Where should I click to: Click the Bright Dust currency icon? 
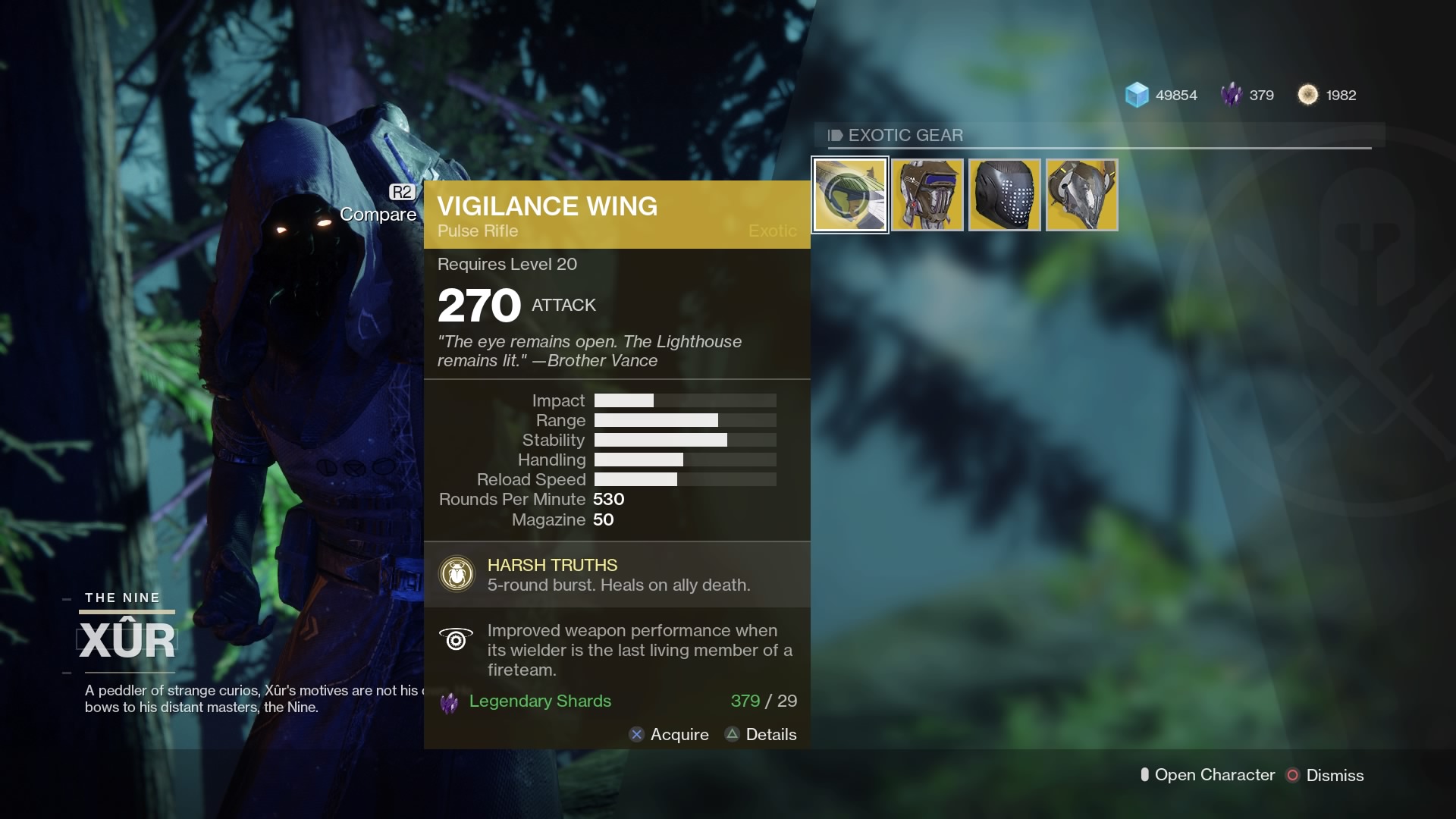click(x=1309, y=94)
